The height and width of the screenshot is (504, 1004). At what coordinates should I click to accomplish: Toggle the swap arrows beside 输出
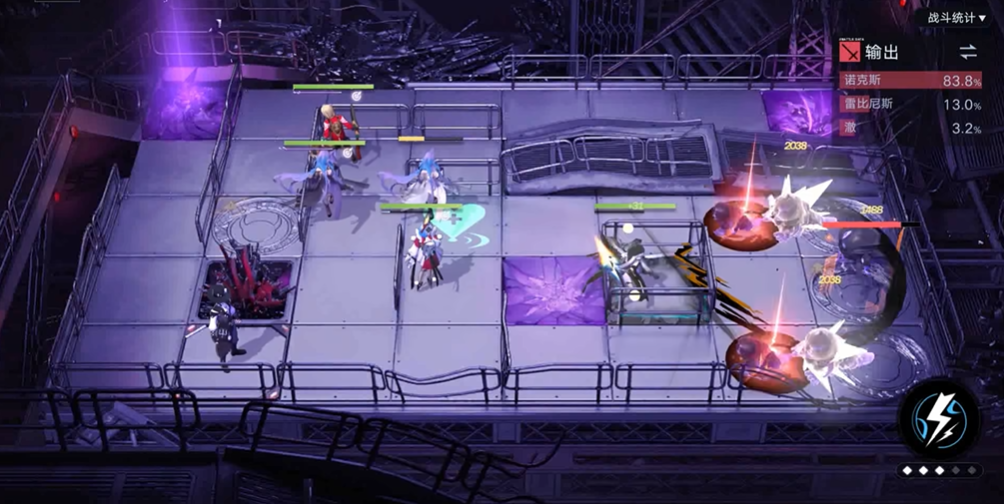point(967,52)
